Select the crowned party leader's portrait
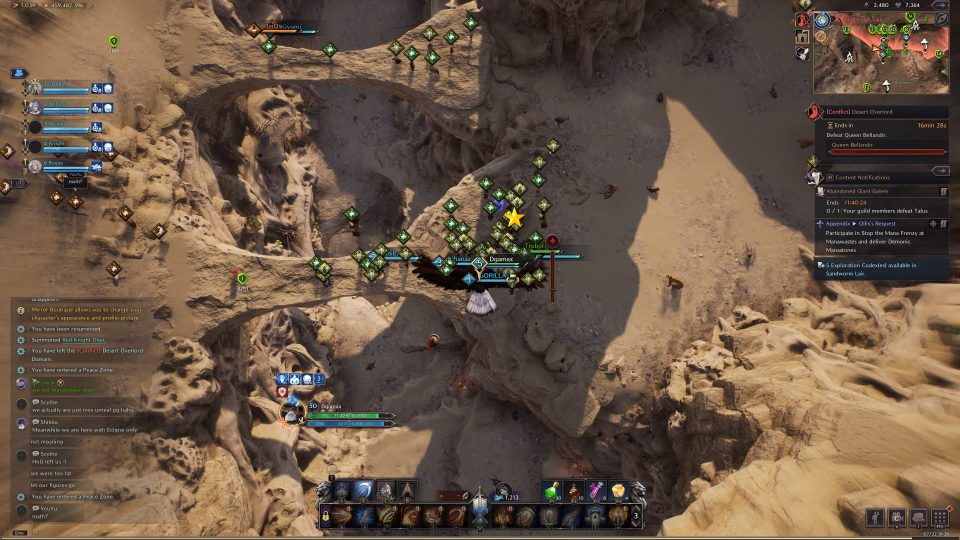 point(35,88)
